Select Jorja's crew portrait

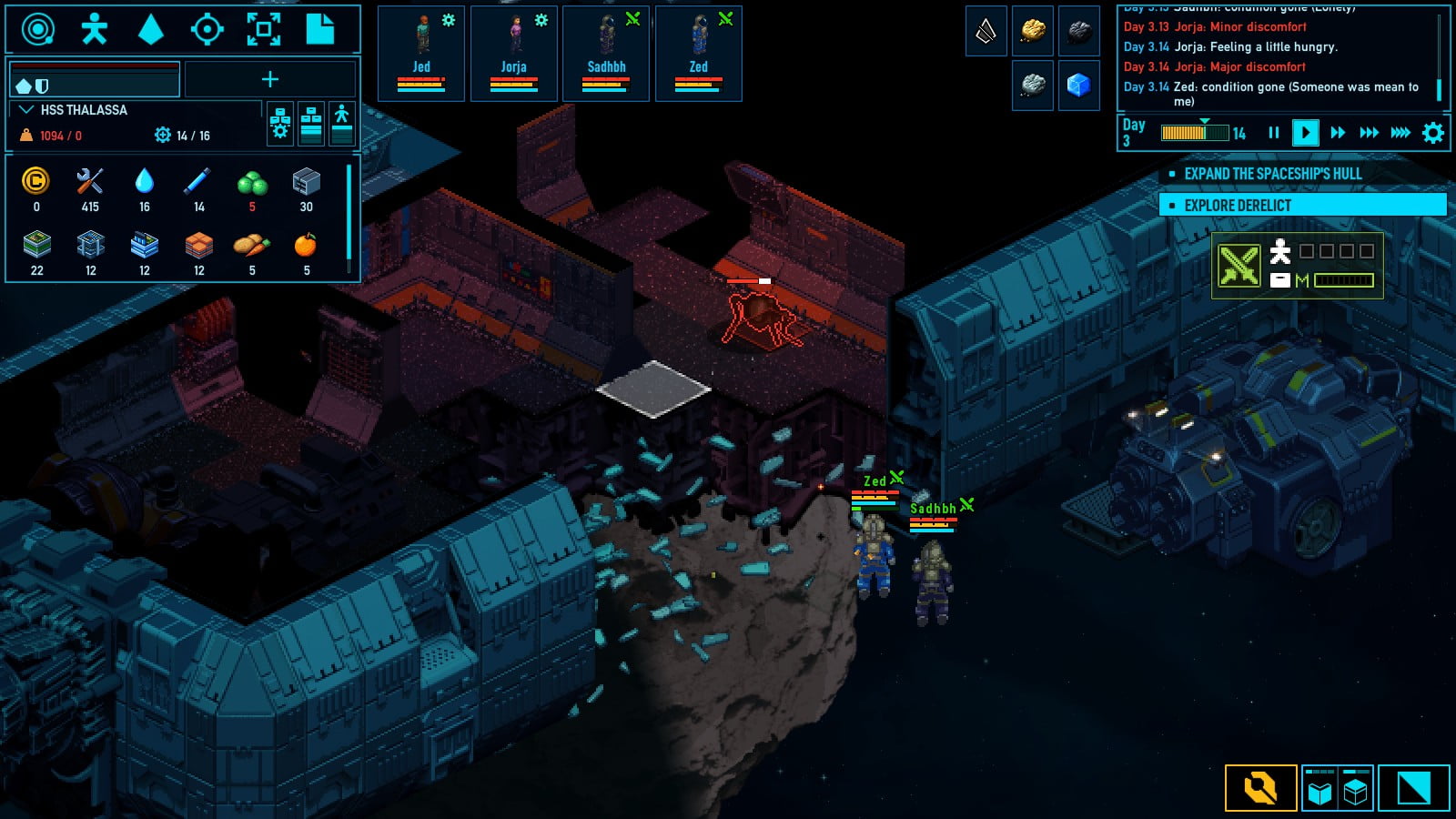pyautogui.click(x=513, y=52)
